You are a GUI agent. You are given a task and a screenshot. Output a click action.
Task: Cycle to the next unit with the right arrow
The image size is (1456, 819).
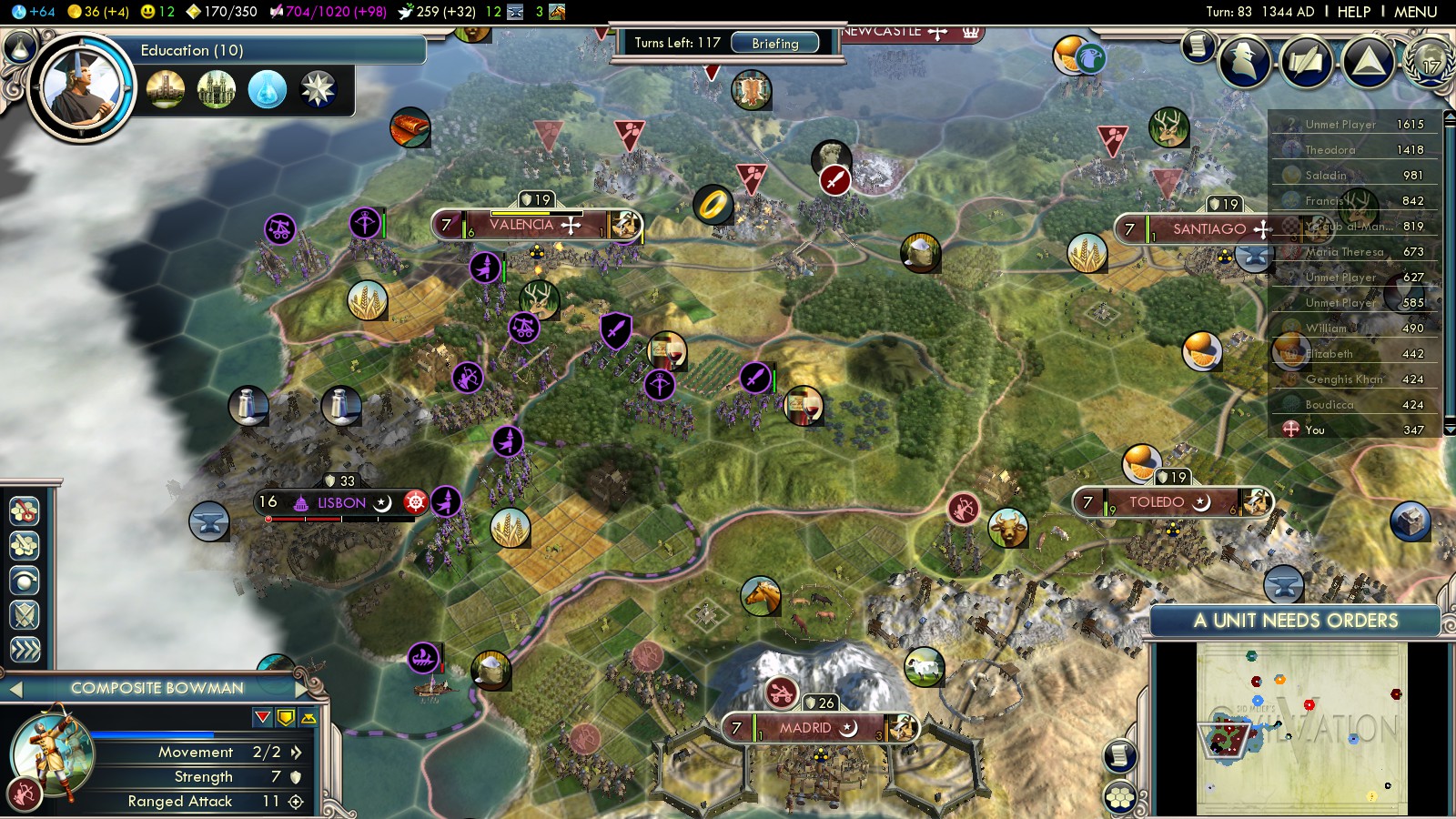tap(303, 689)
